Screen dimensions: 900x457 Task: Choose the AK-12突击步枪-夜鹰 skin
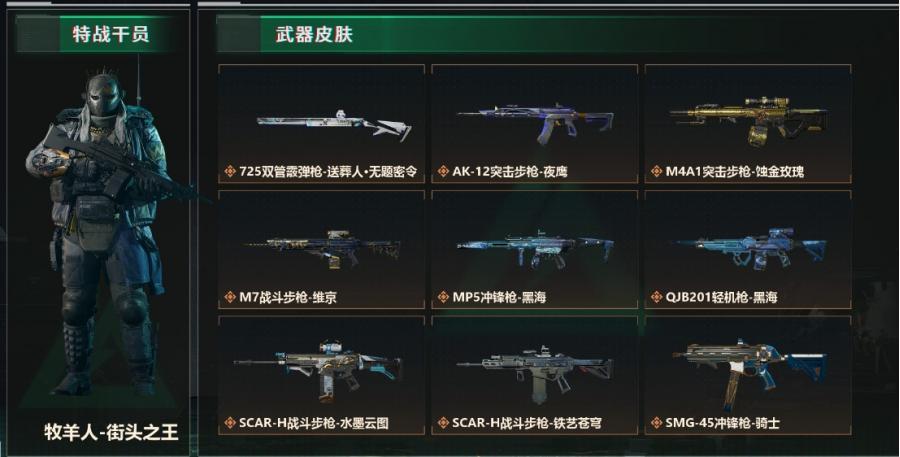point(535,124)
